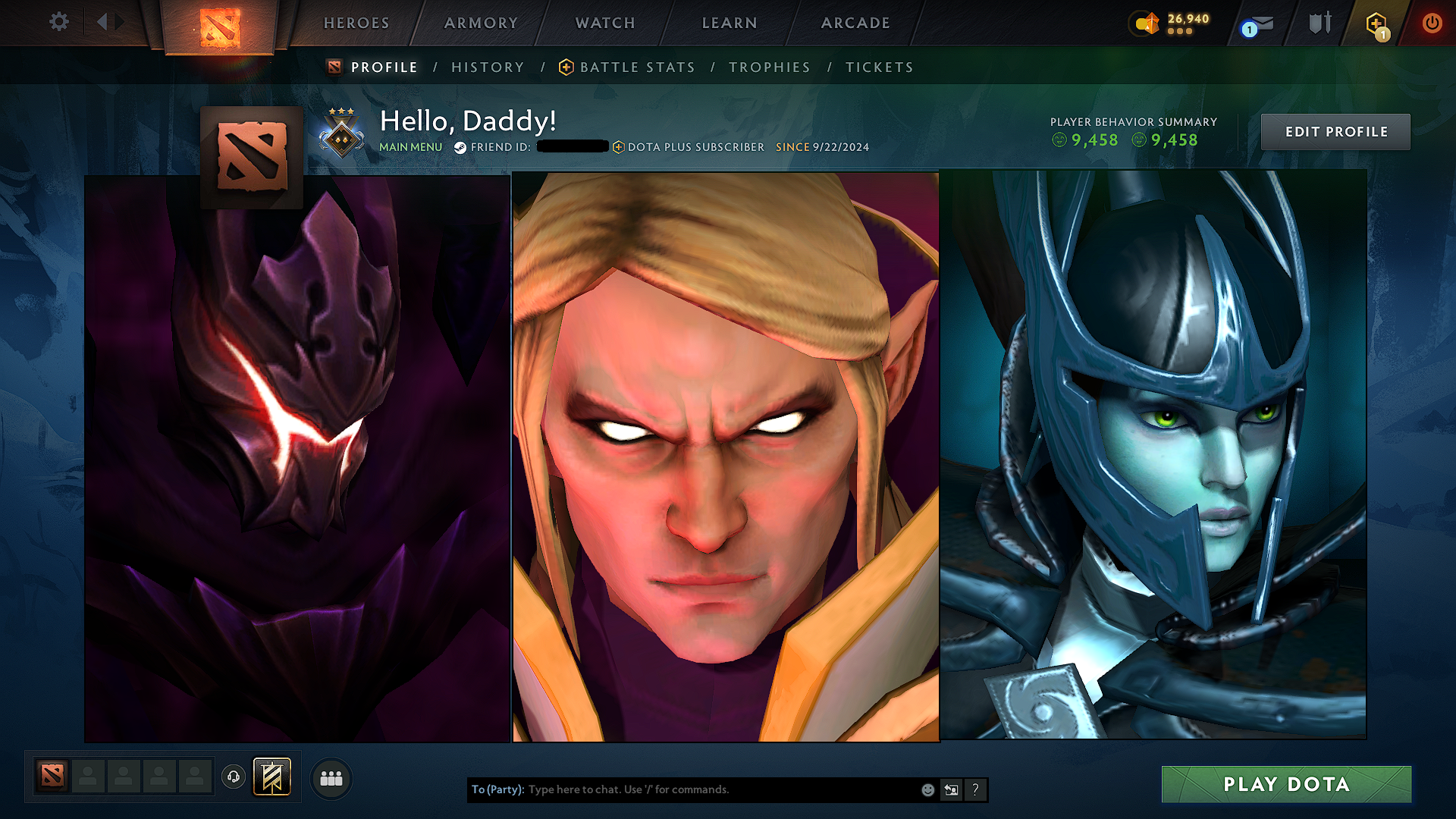Open the chat recipient dropdown labeled To (Party)
Screen dimensions: 1456x819
click(497, 789)
